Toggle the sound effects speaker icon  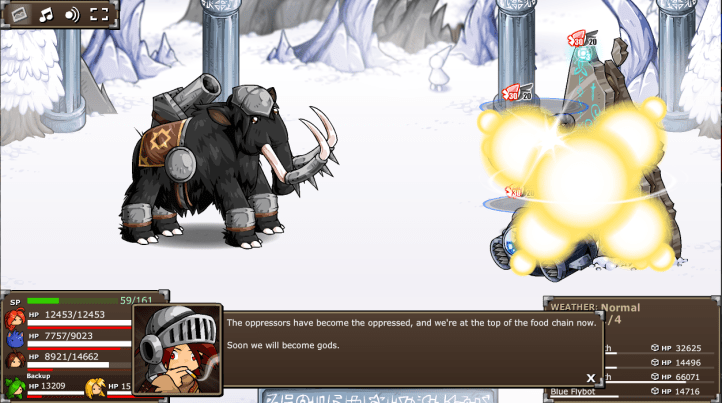(72, 14)
